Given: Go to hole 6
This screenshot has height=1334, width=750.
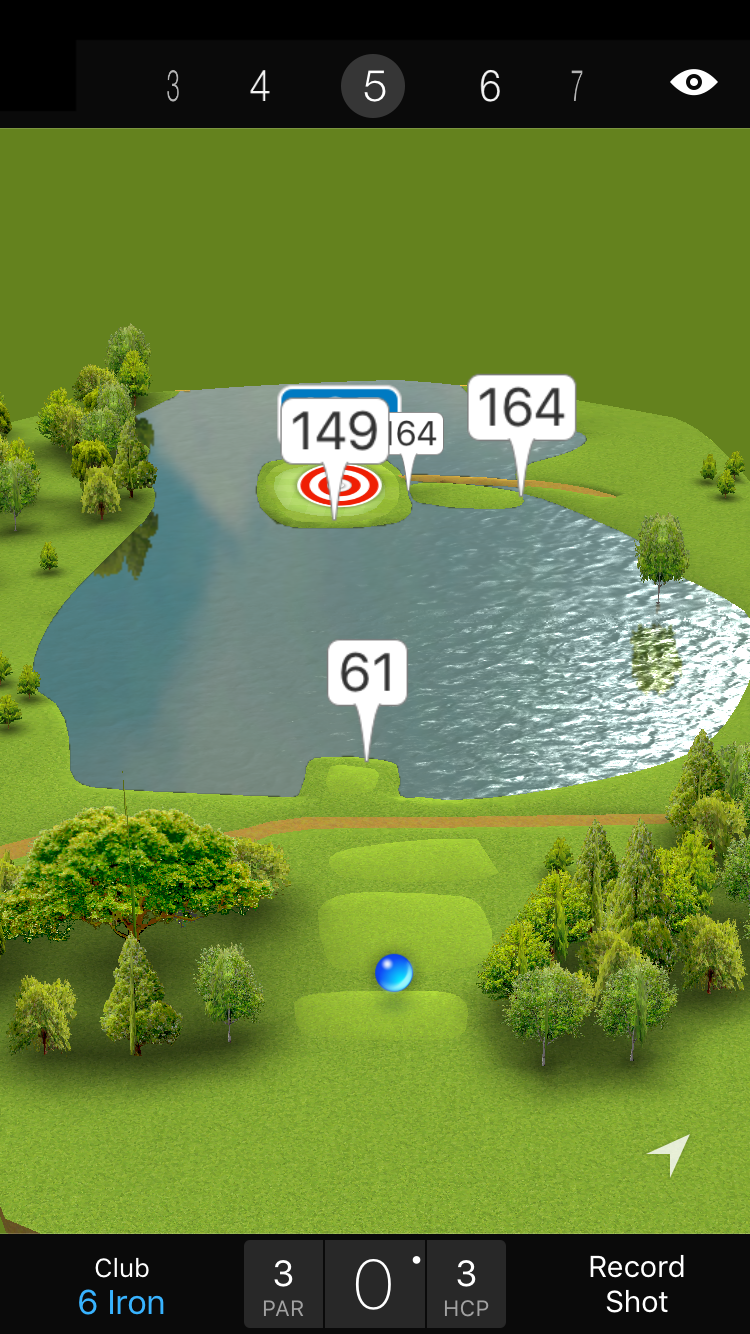Looking at the screenshot, I should (489, 87).
